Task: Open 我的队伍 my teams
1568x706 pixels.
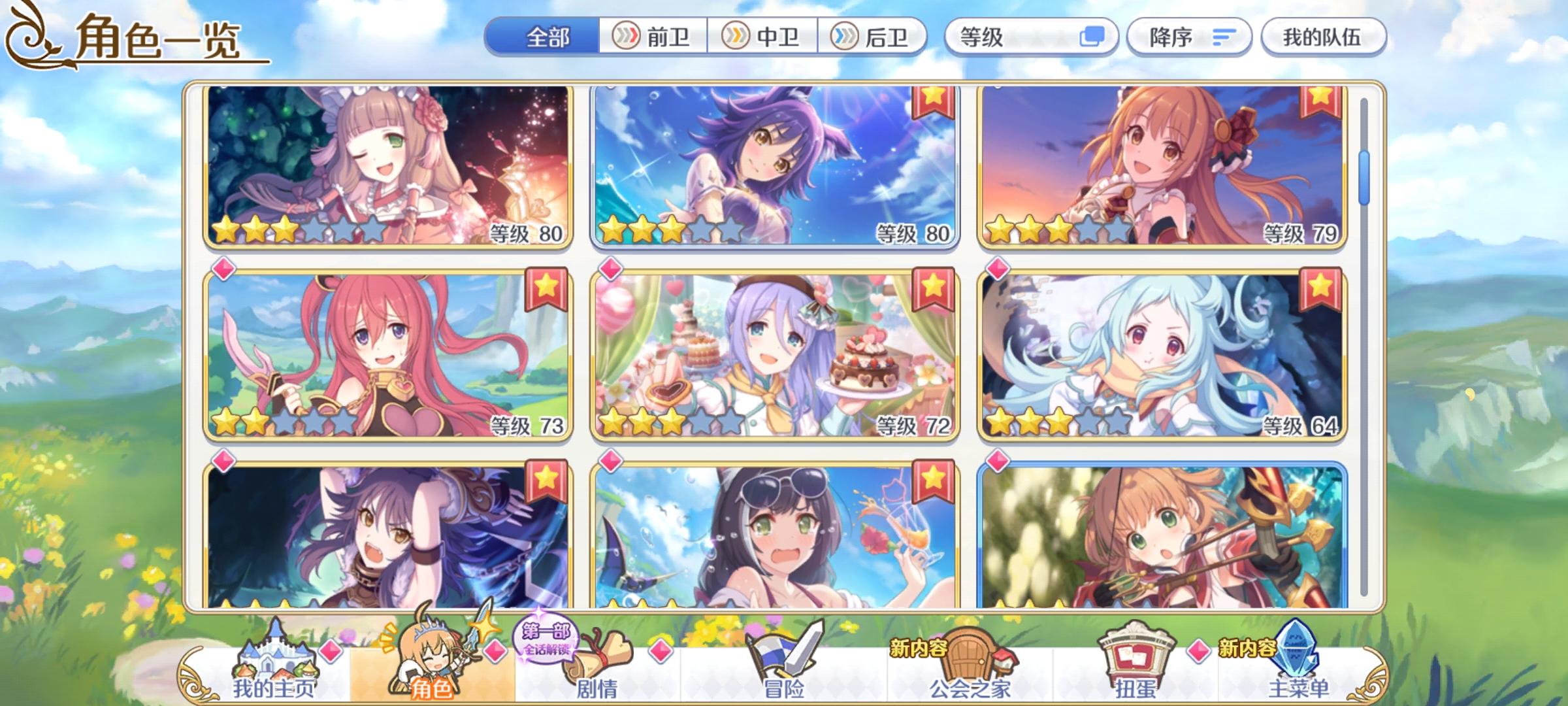Action: [x=1324, y=37]
